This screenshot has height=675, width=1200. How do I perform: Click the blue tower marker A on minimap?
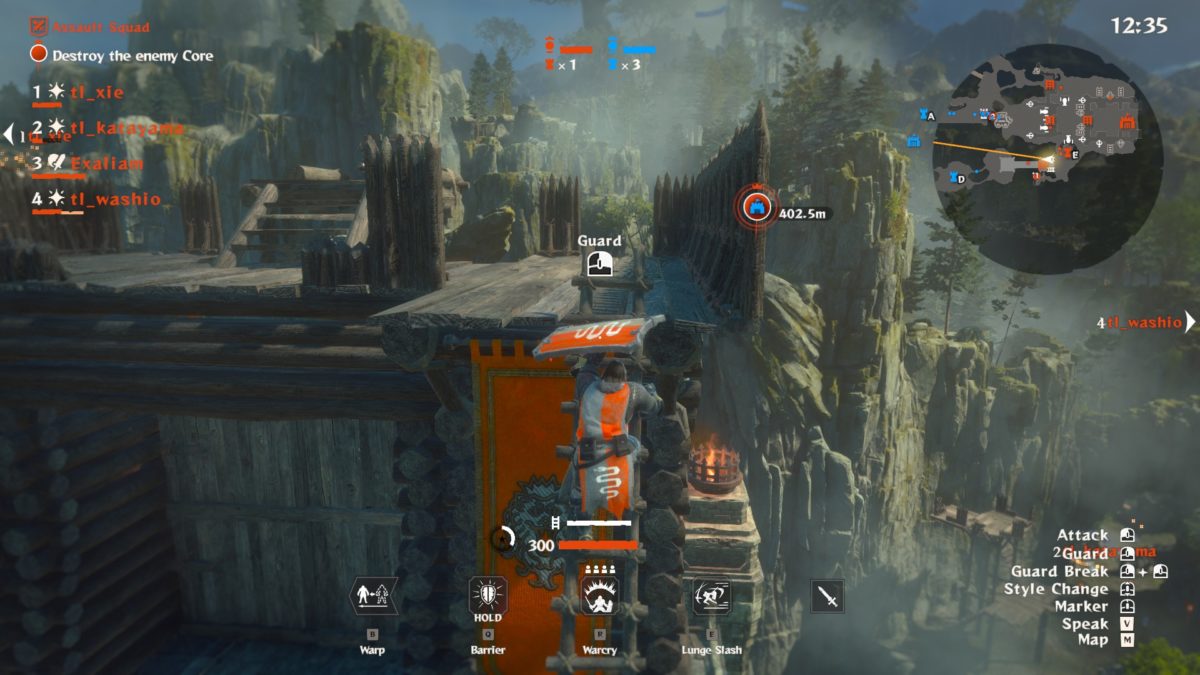[924, 116]
